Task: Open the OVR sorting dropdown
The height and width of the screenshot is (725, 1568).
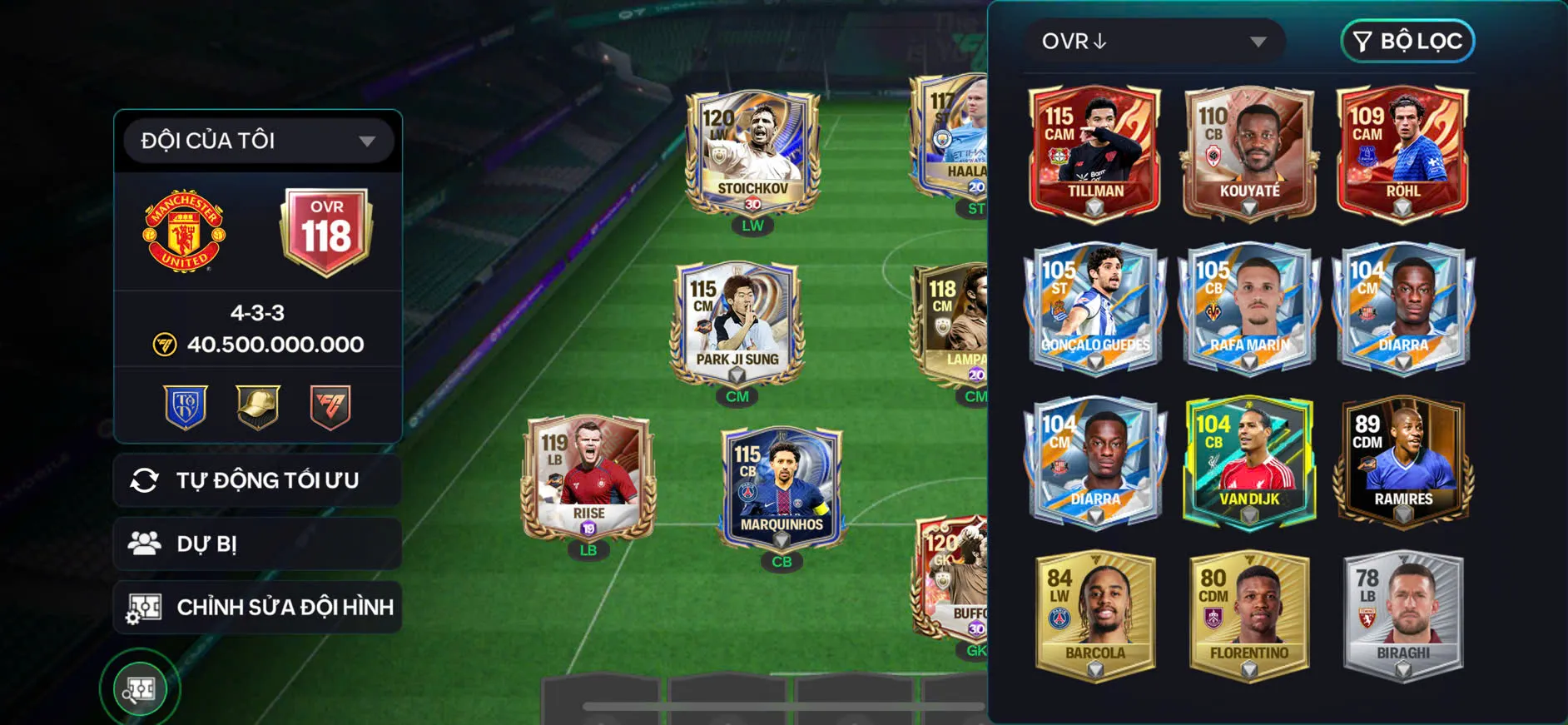Action: [1155, 40]
